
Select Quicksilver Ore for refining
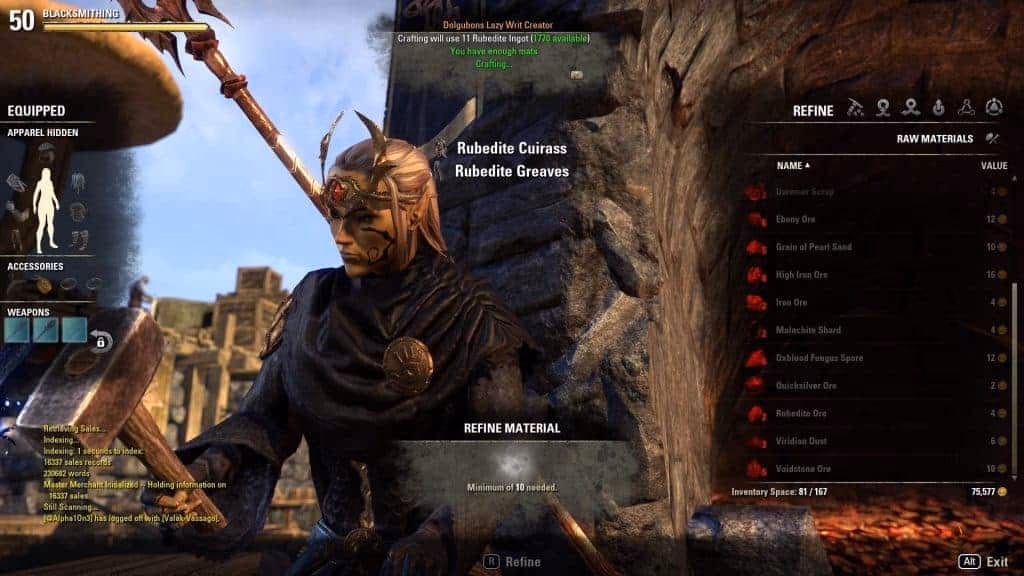point(806,386)
